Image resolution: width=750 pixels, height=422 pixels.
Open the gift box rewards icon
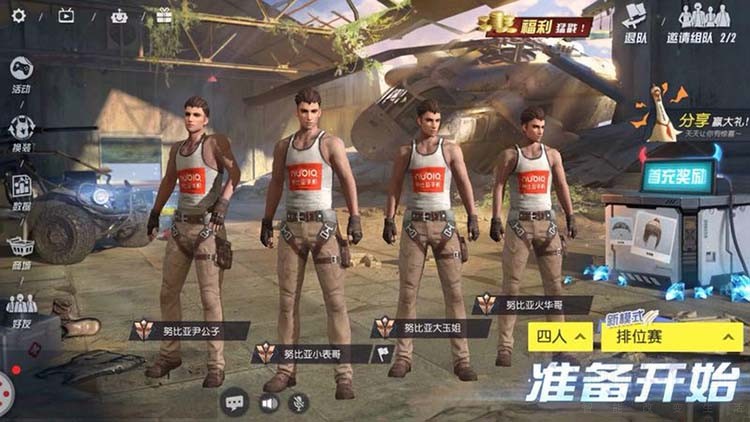pos(164,15)
